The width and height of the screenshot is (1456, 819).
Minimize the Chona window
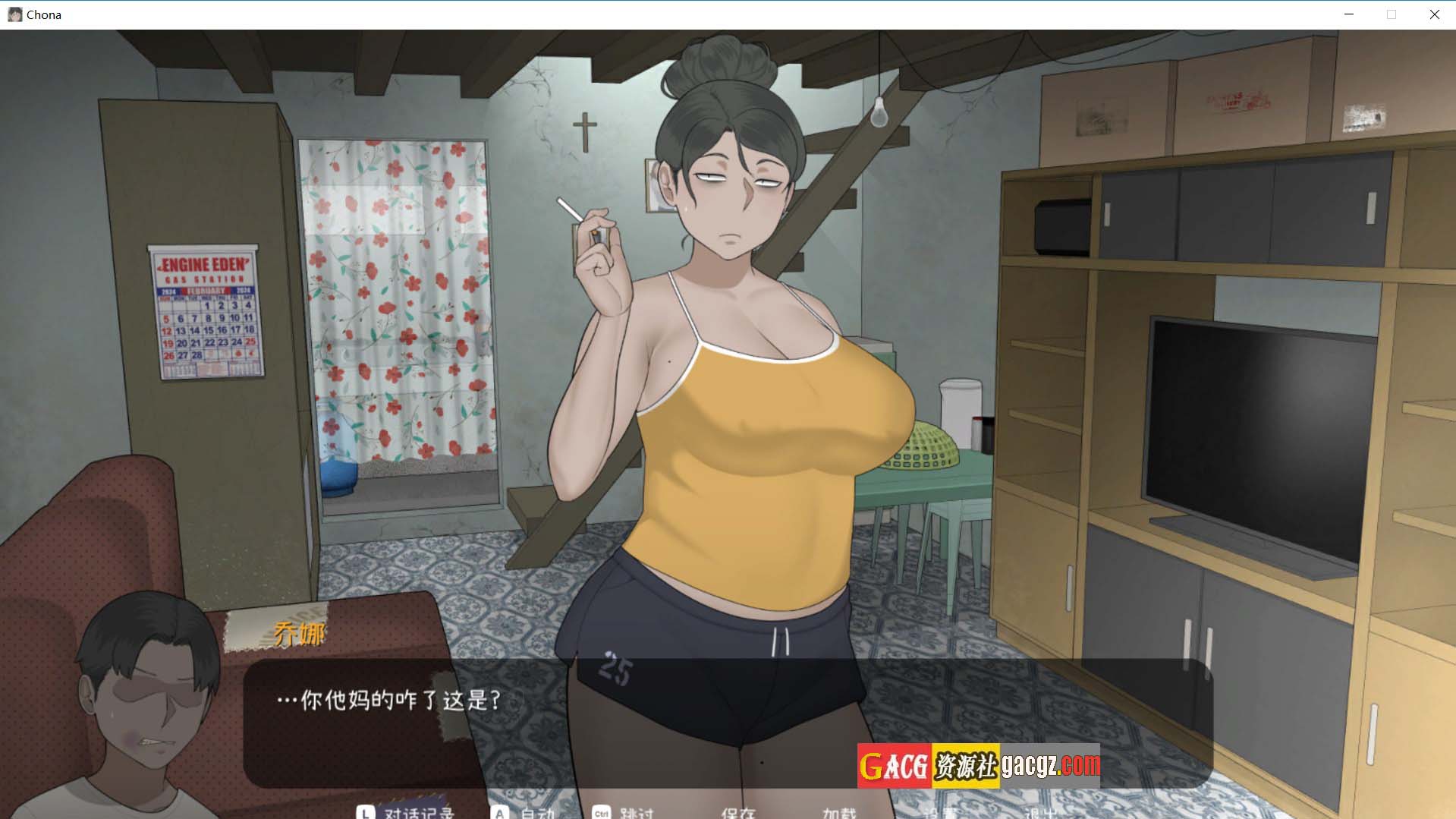(x=1349, y=14)
